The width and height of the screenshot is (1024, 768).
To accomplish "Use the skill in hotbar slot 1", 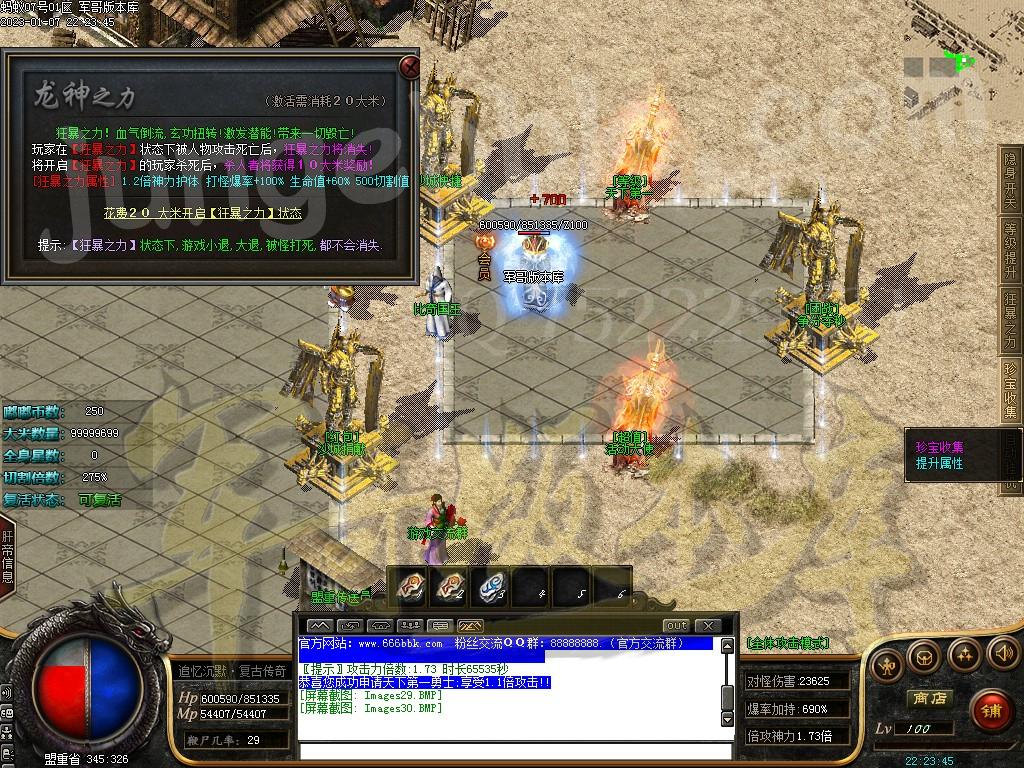I will 411,587.
